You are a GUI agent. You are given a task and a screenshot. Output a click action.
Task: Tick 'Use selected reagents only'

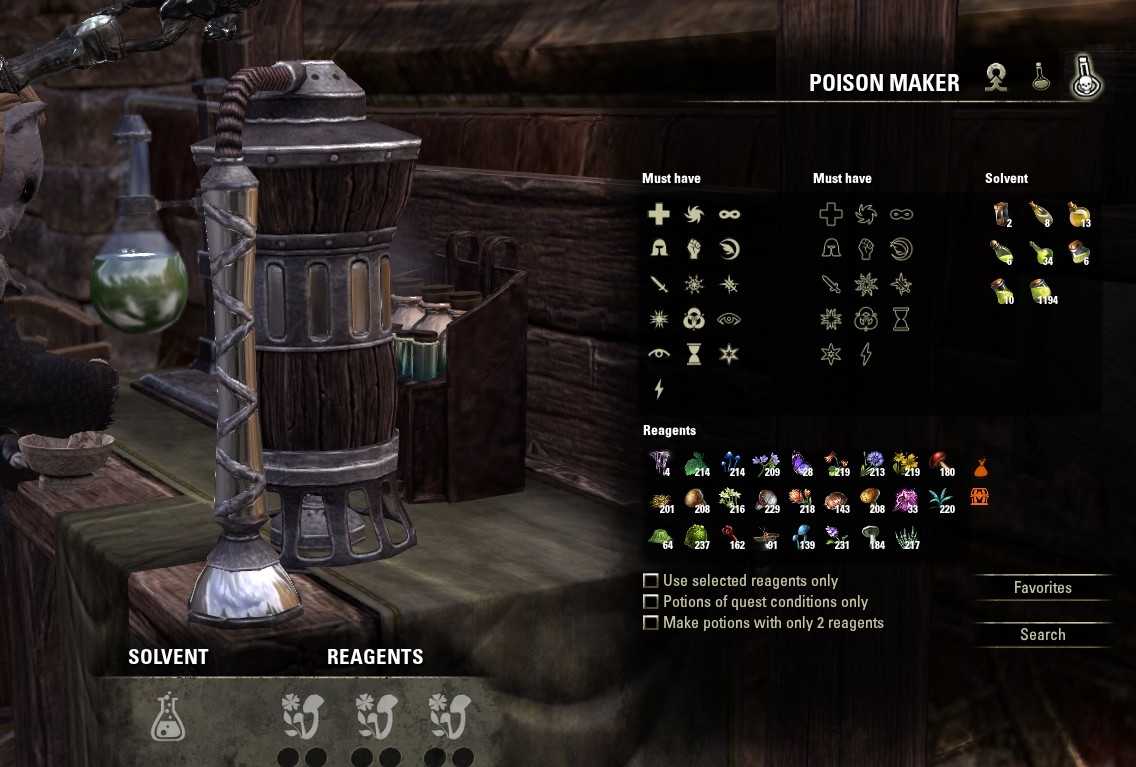click(651, 581)
